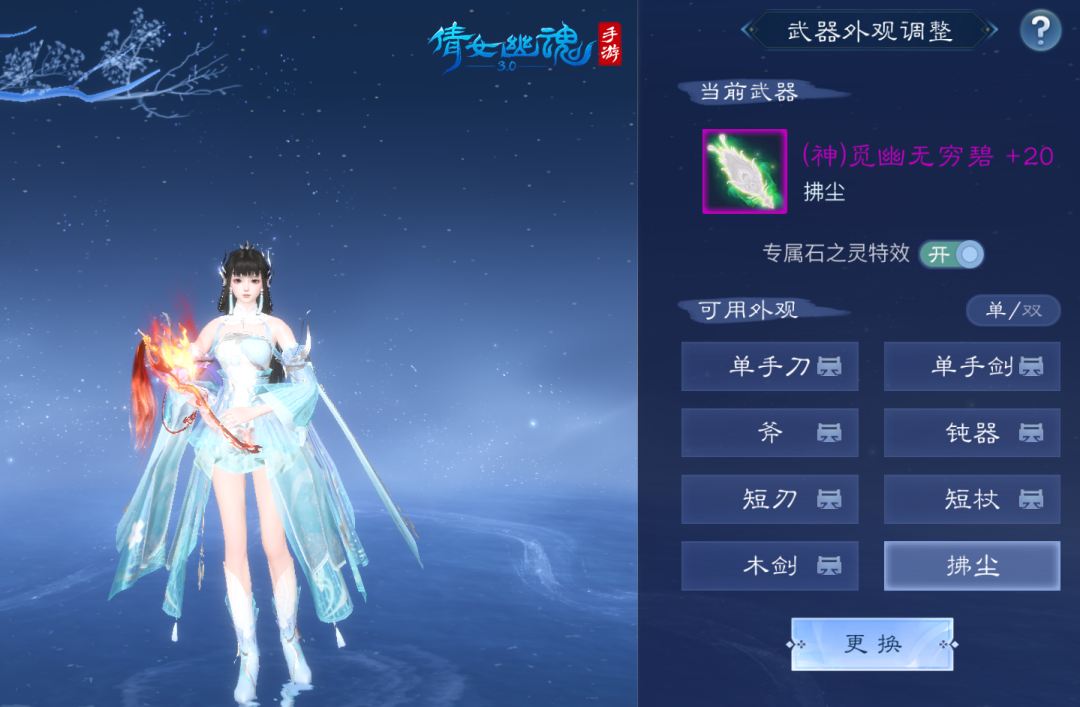Toggle the 专属石之灵特效 switch

(951, 254)
